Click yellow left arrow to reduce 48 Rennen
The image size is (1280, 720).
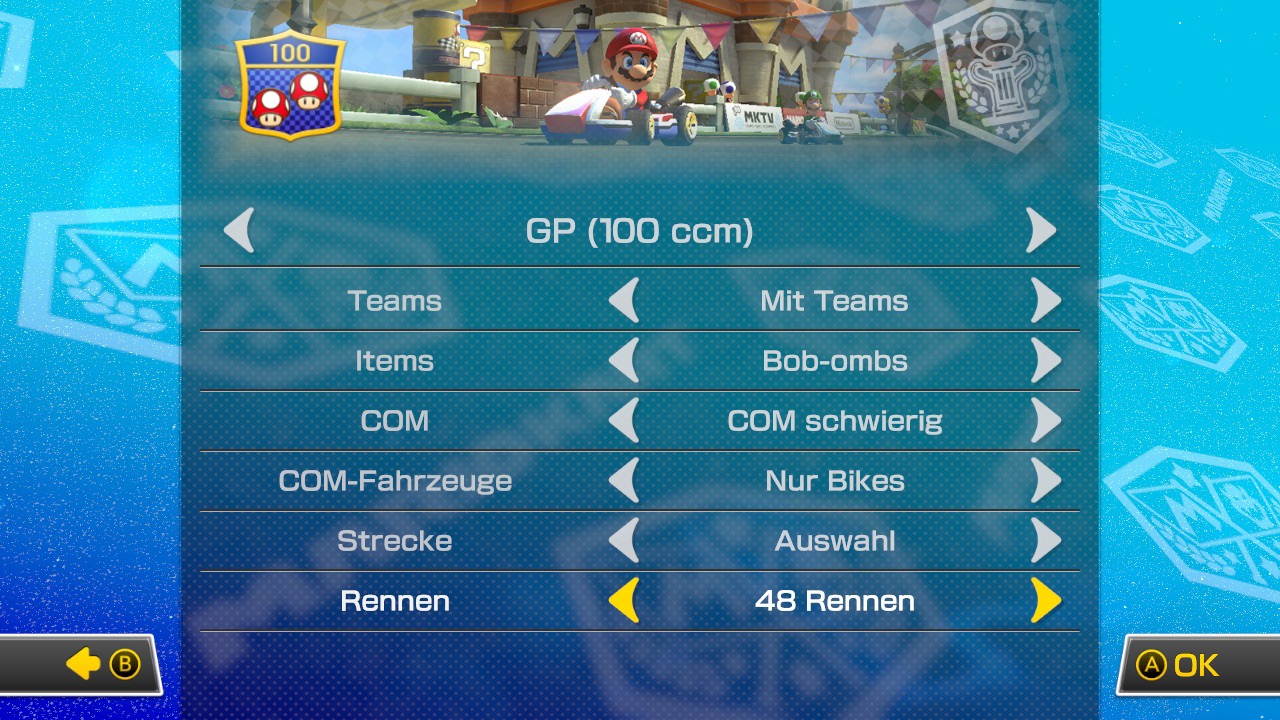pos(627,600)
